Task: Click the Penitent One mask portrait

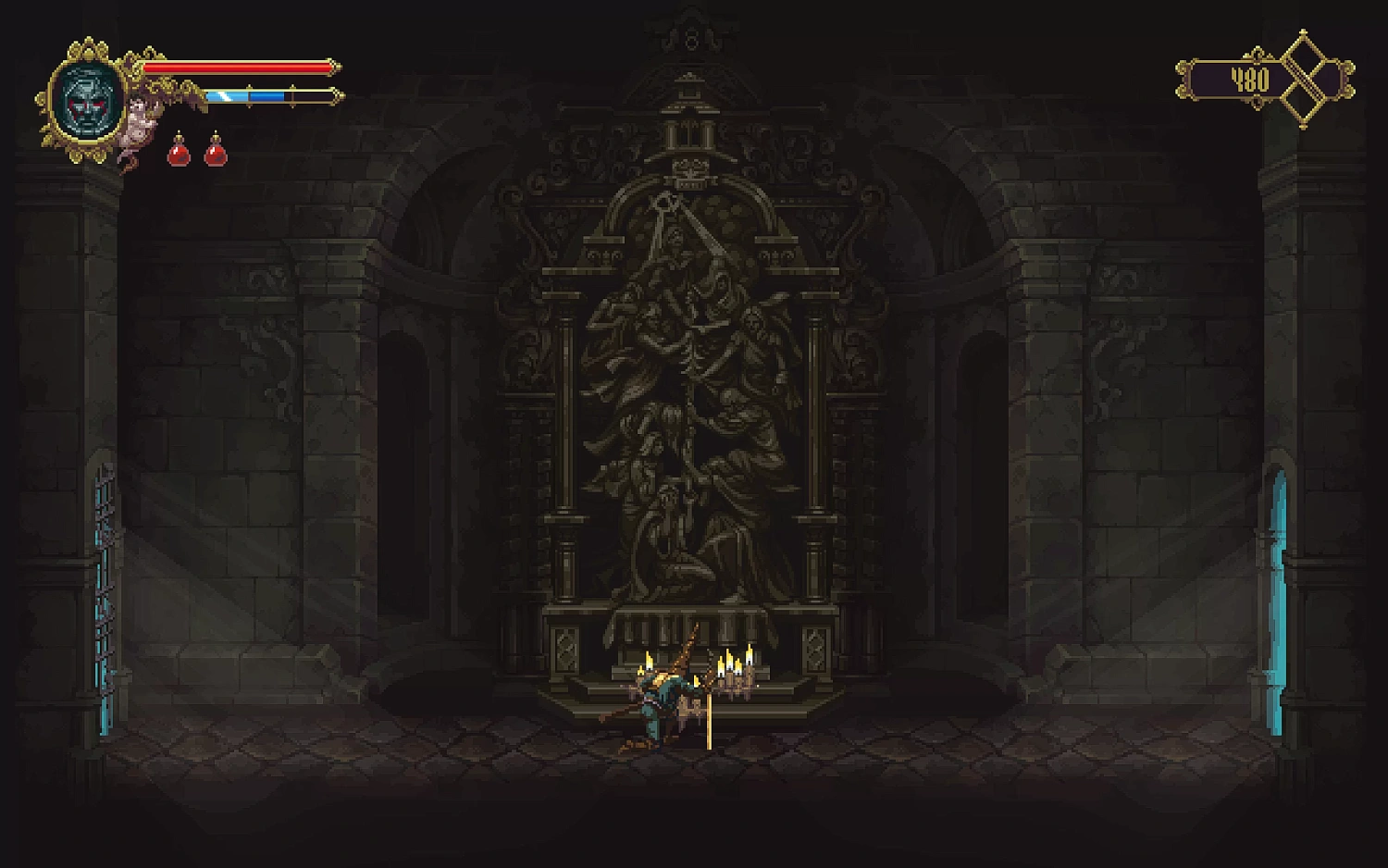Action: click(89, 101)
